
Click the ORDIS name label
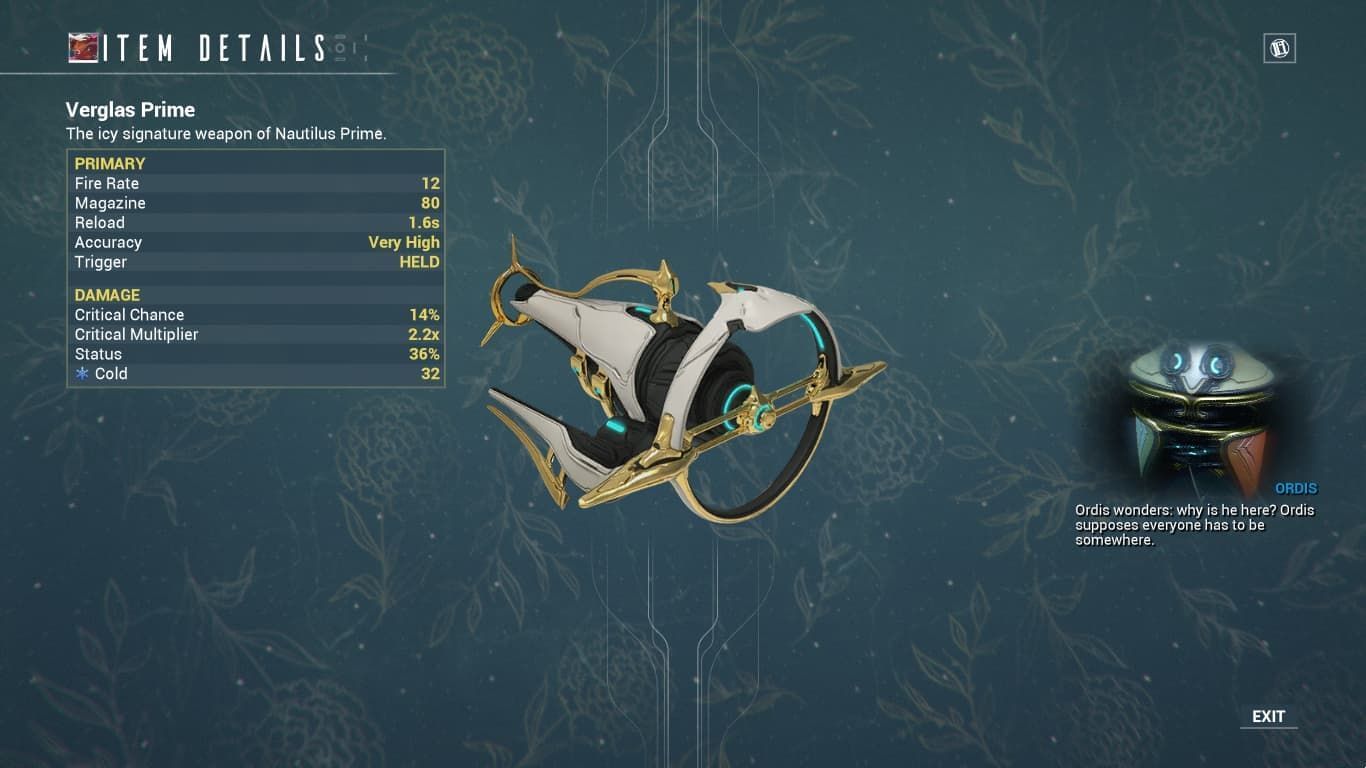point(1296,488)
